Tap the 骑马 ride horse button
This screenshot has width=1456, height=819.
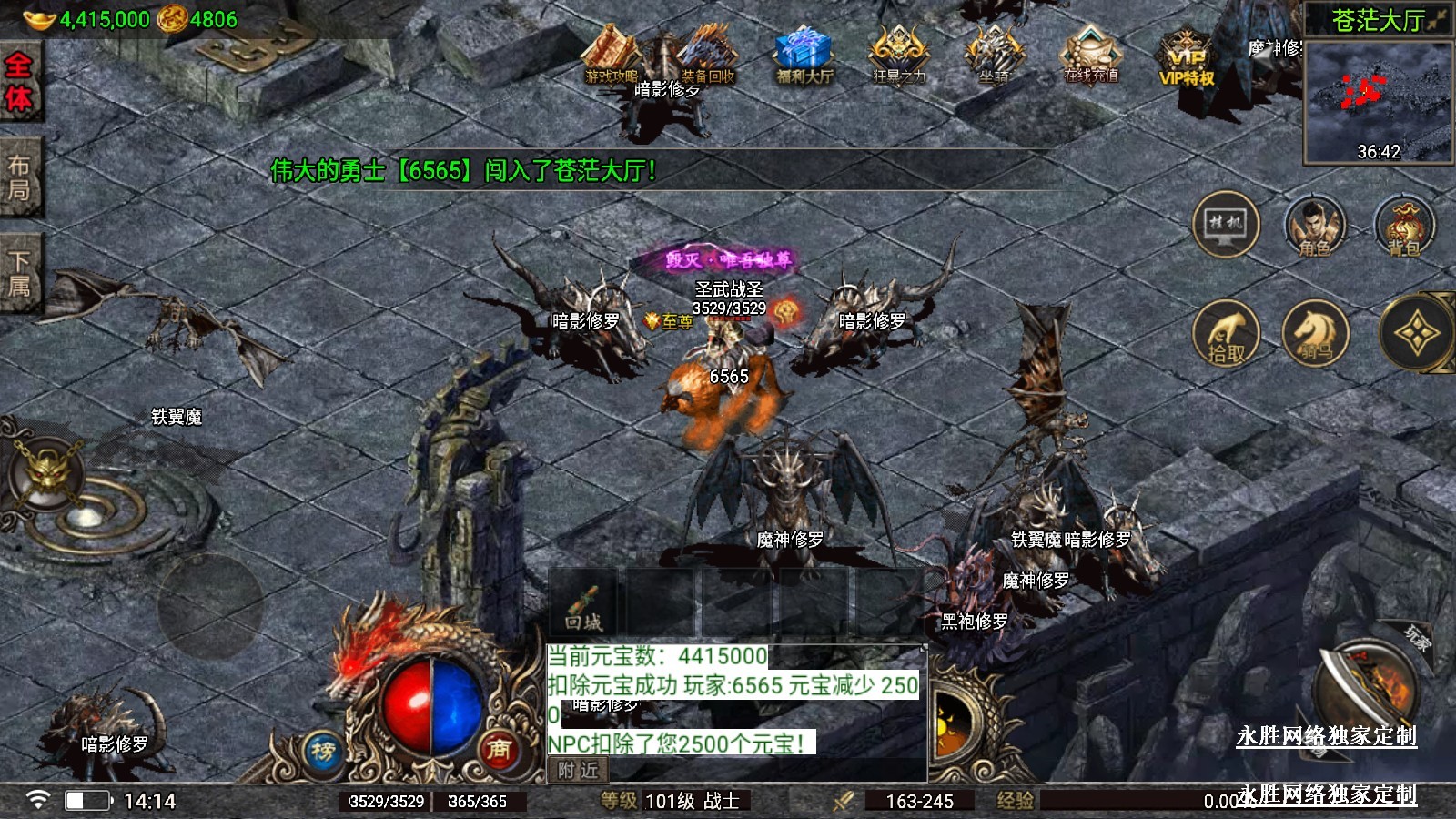pos(1315,334)
